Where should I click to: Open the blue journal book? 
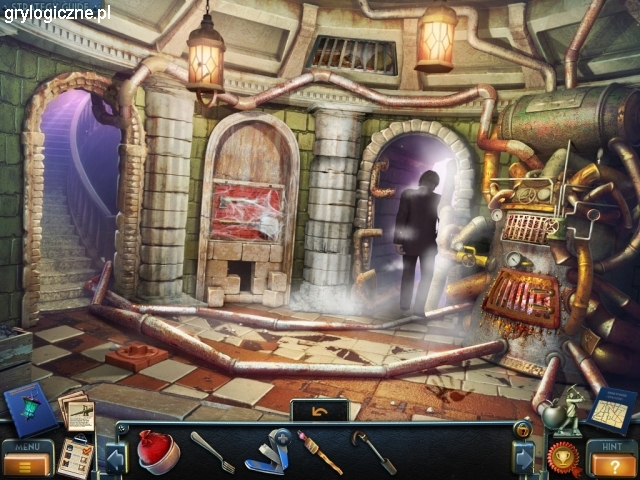pos(30,411)
